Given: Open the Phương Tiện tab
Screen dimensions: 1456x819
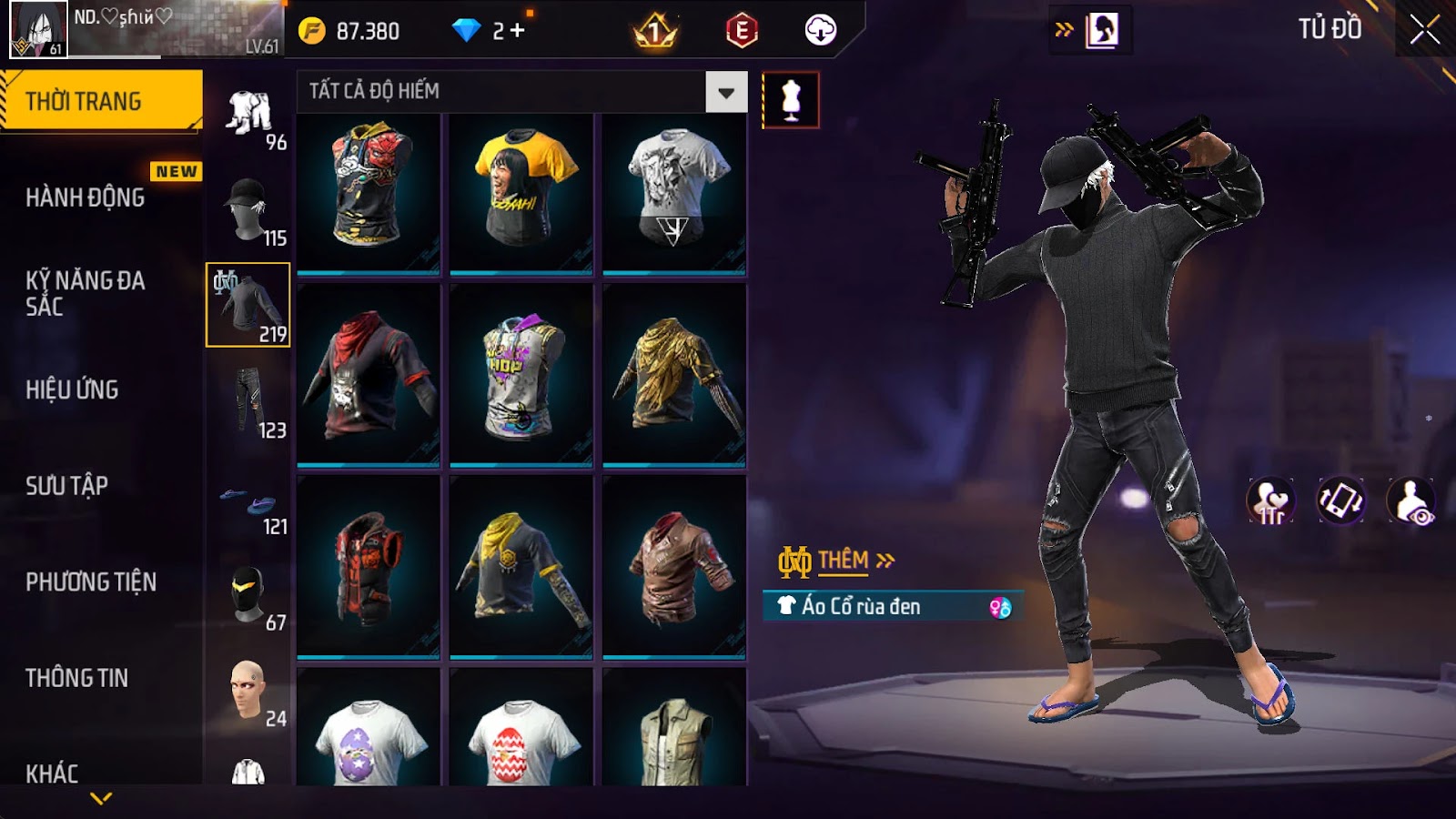Looking at the screenshot, I should click(91, 581).
